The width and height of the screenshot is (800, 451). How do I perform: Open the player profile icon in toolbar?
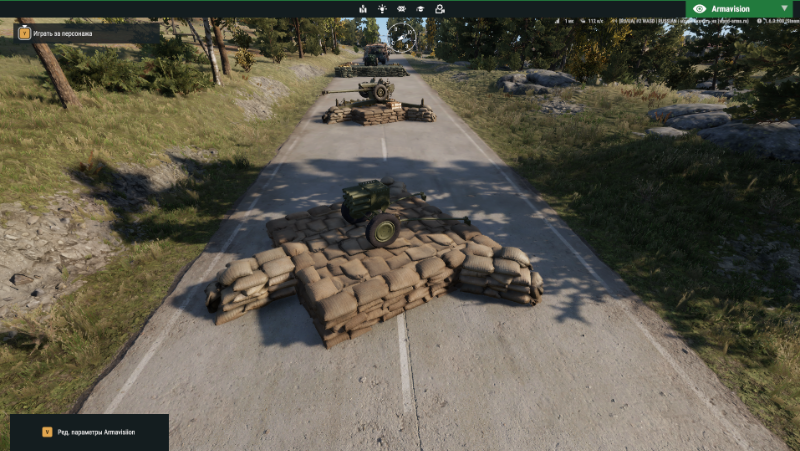click(440, 8)
